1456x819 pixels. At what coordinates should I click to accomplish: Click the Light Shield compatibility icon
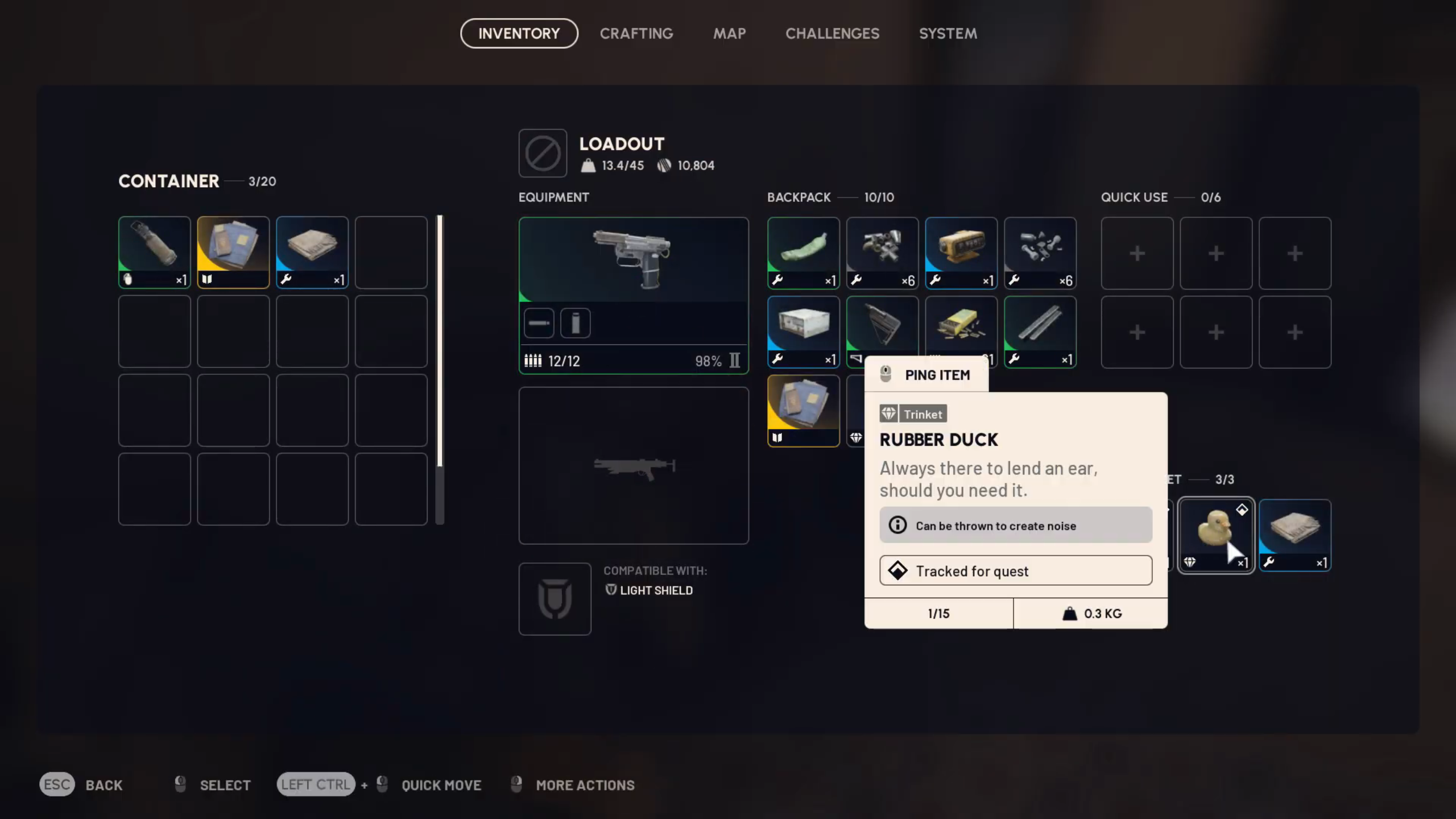click(555, 598)
